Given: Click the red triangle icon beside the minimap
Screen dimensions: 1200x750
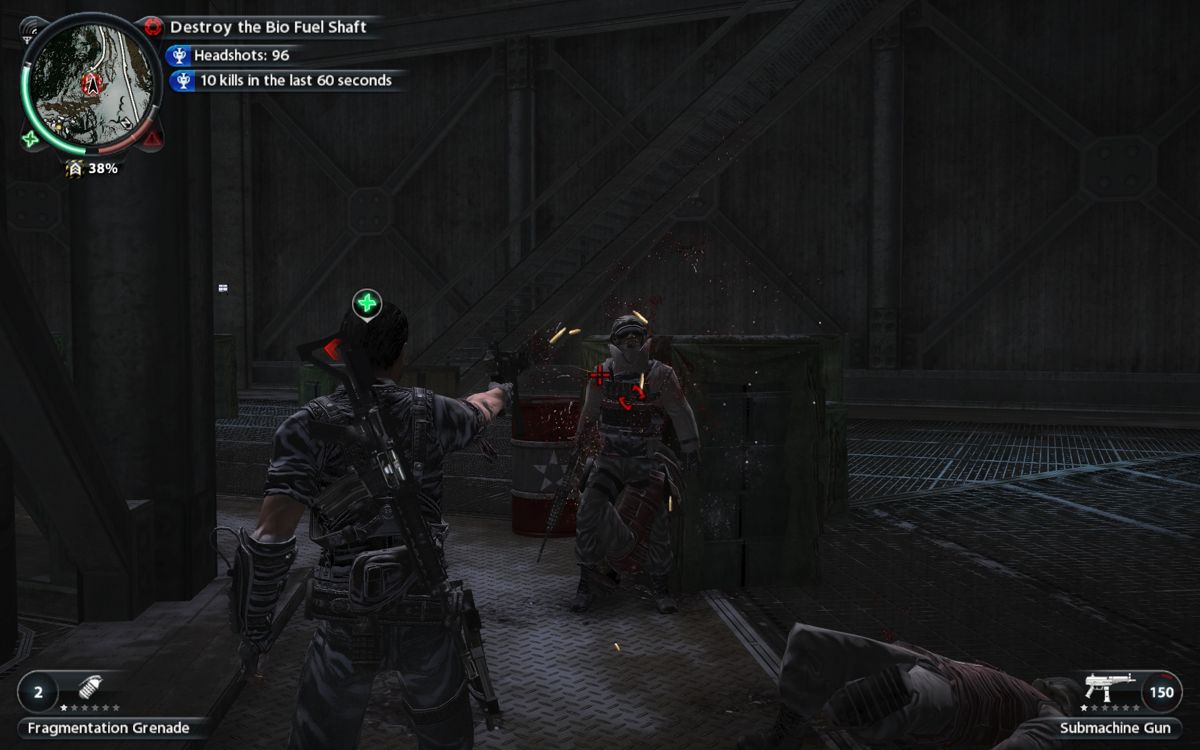Looking at the screenshot, I should point(152,139).
